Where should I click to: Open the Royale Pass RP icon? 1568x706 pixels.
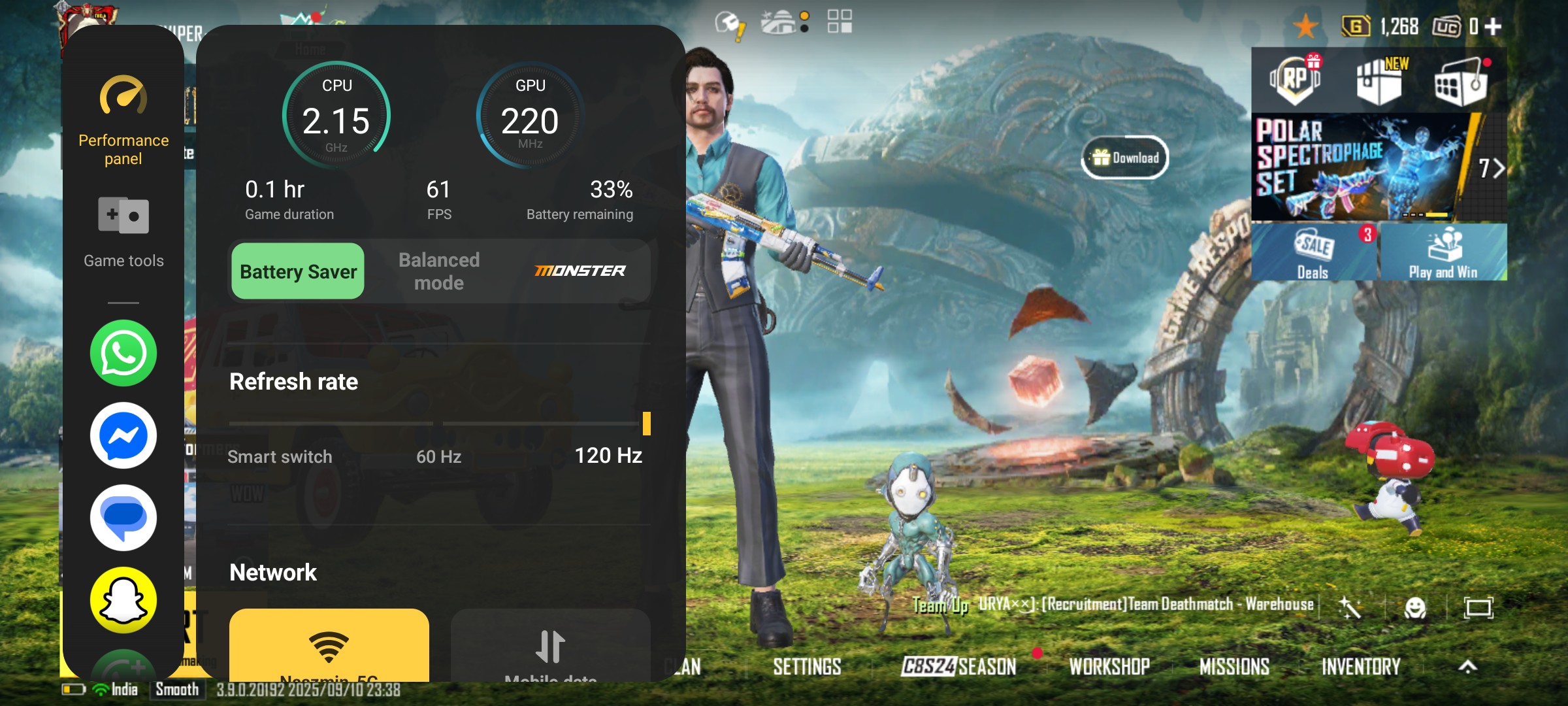click(1295, 80)
